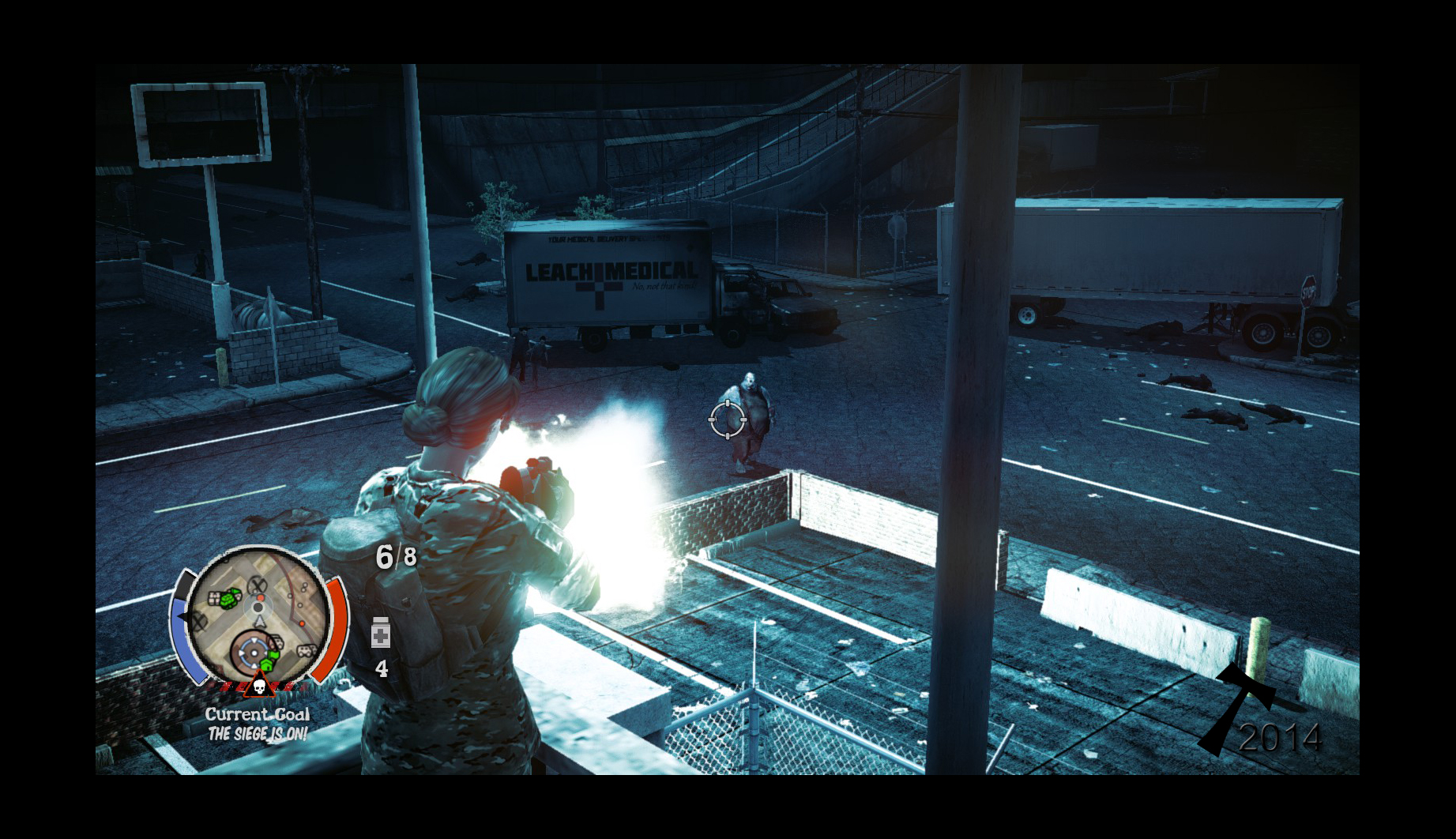
Task: Click the green house marker on minimap
Action: 266,664
